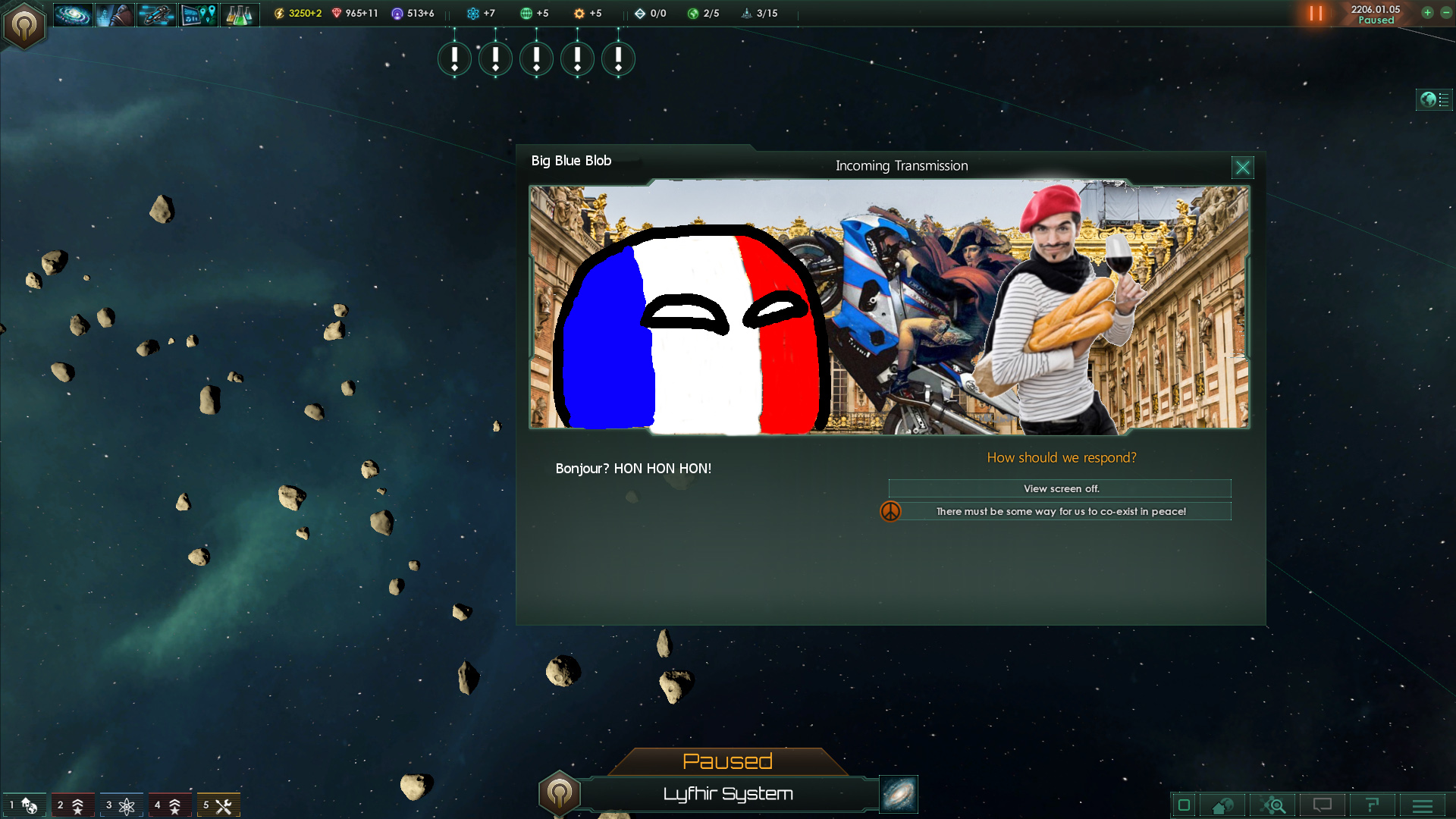This screenshot has width=1456, height=819.
Task: Open the message log
Action: (1322, 805)
